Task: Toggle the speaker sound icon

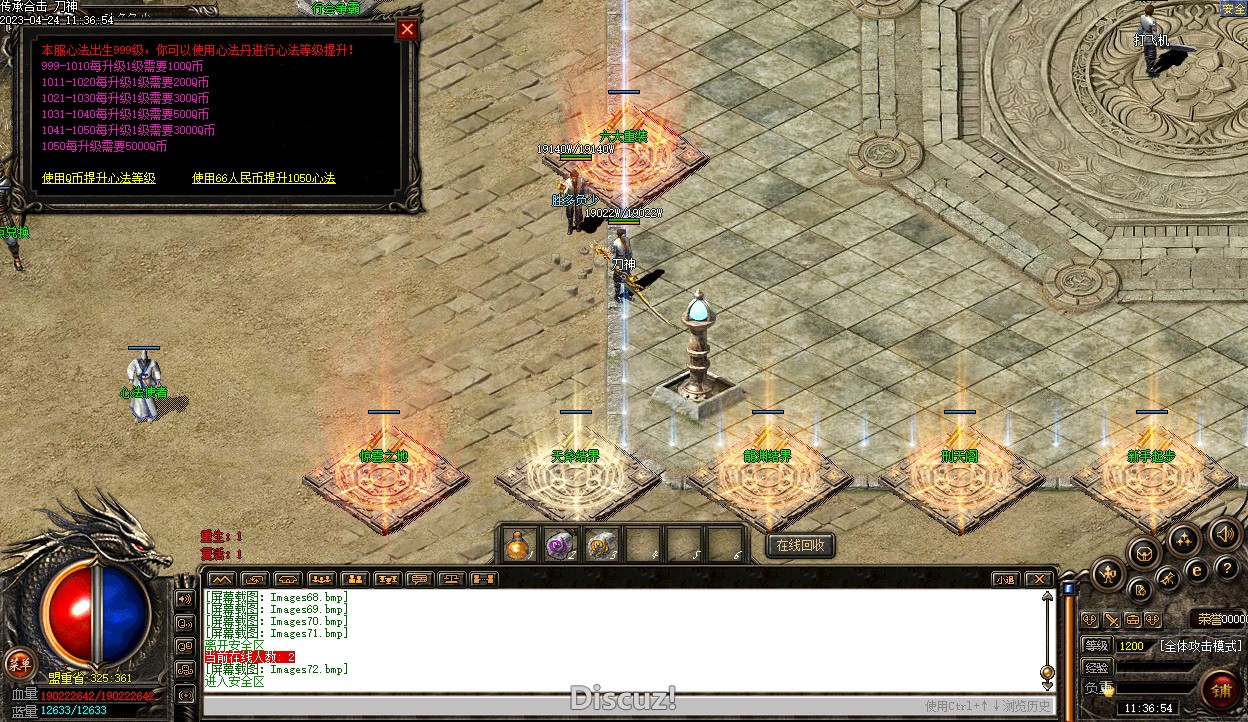Action: tap(1224, 534)
